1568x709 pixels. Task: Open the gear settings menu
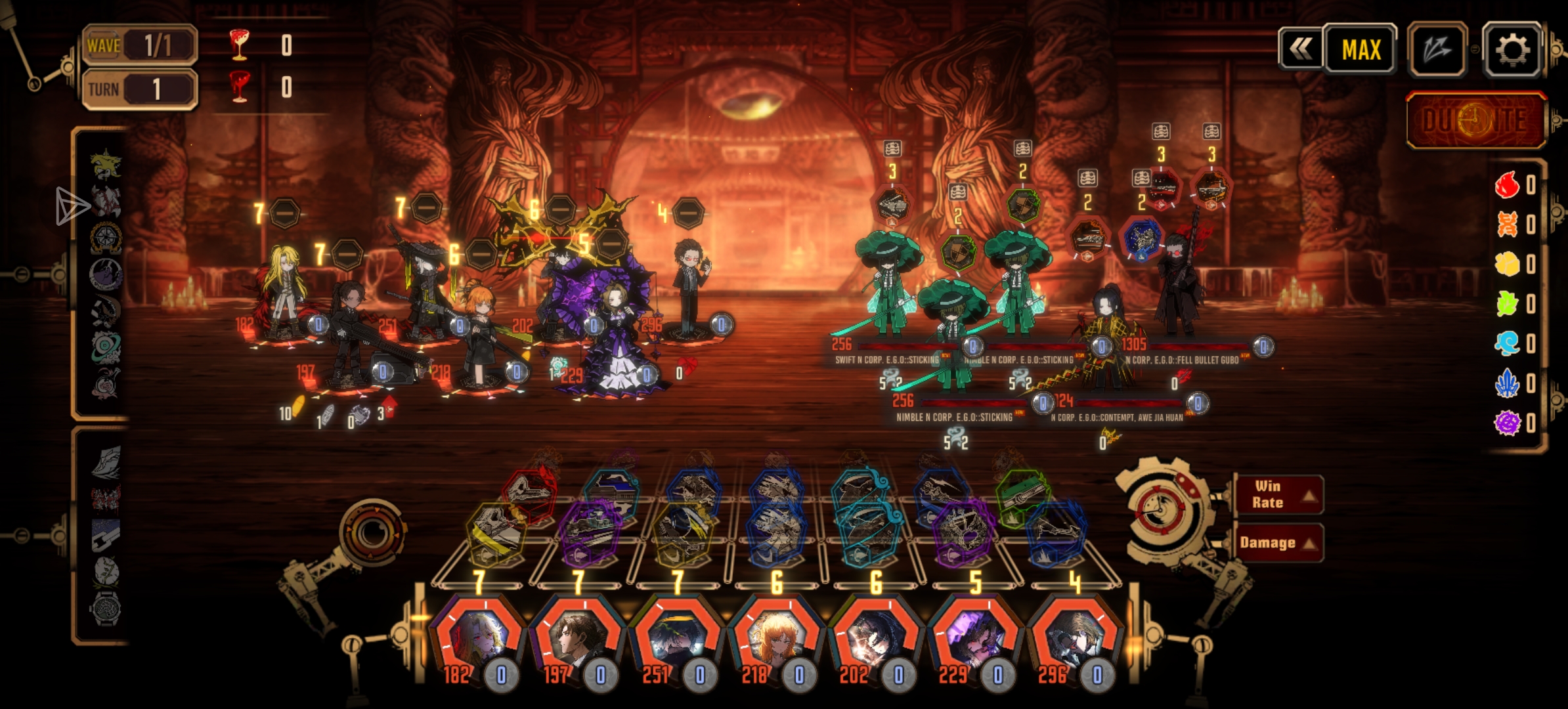(x=1512, y=49)
